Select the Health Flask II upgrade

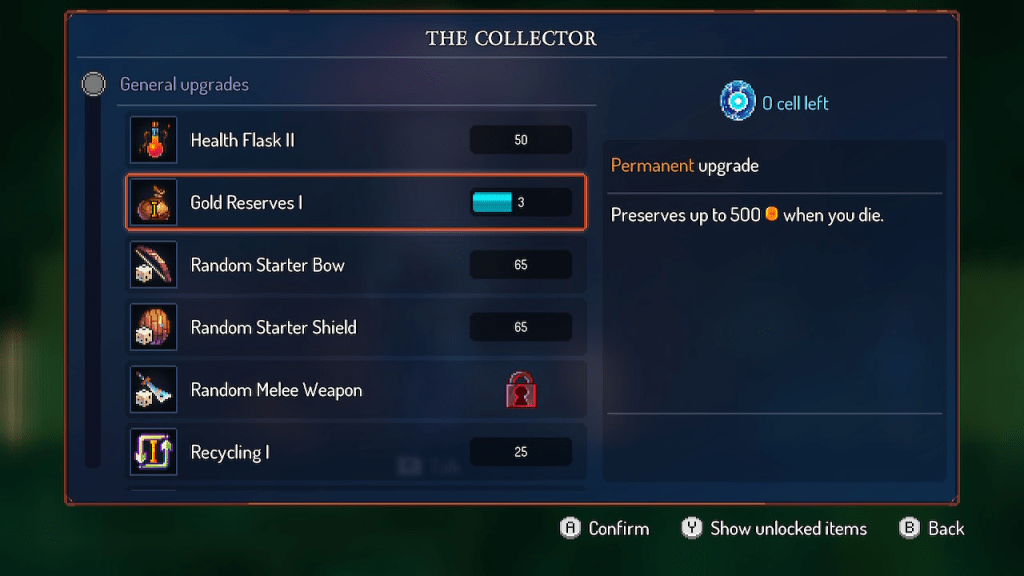coord(355,140)
